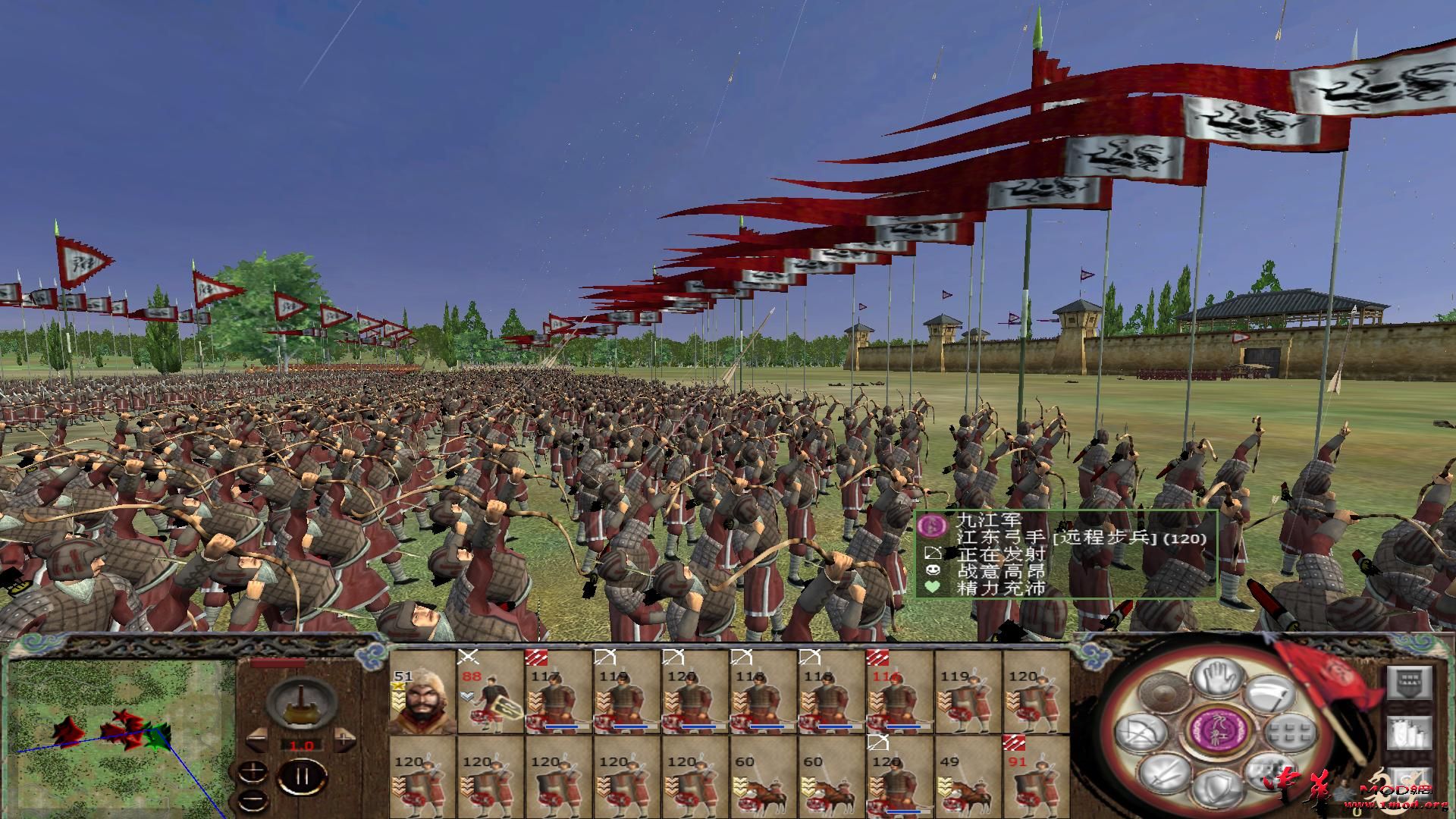Select the shield guard mode icon

point(1219,786)
